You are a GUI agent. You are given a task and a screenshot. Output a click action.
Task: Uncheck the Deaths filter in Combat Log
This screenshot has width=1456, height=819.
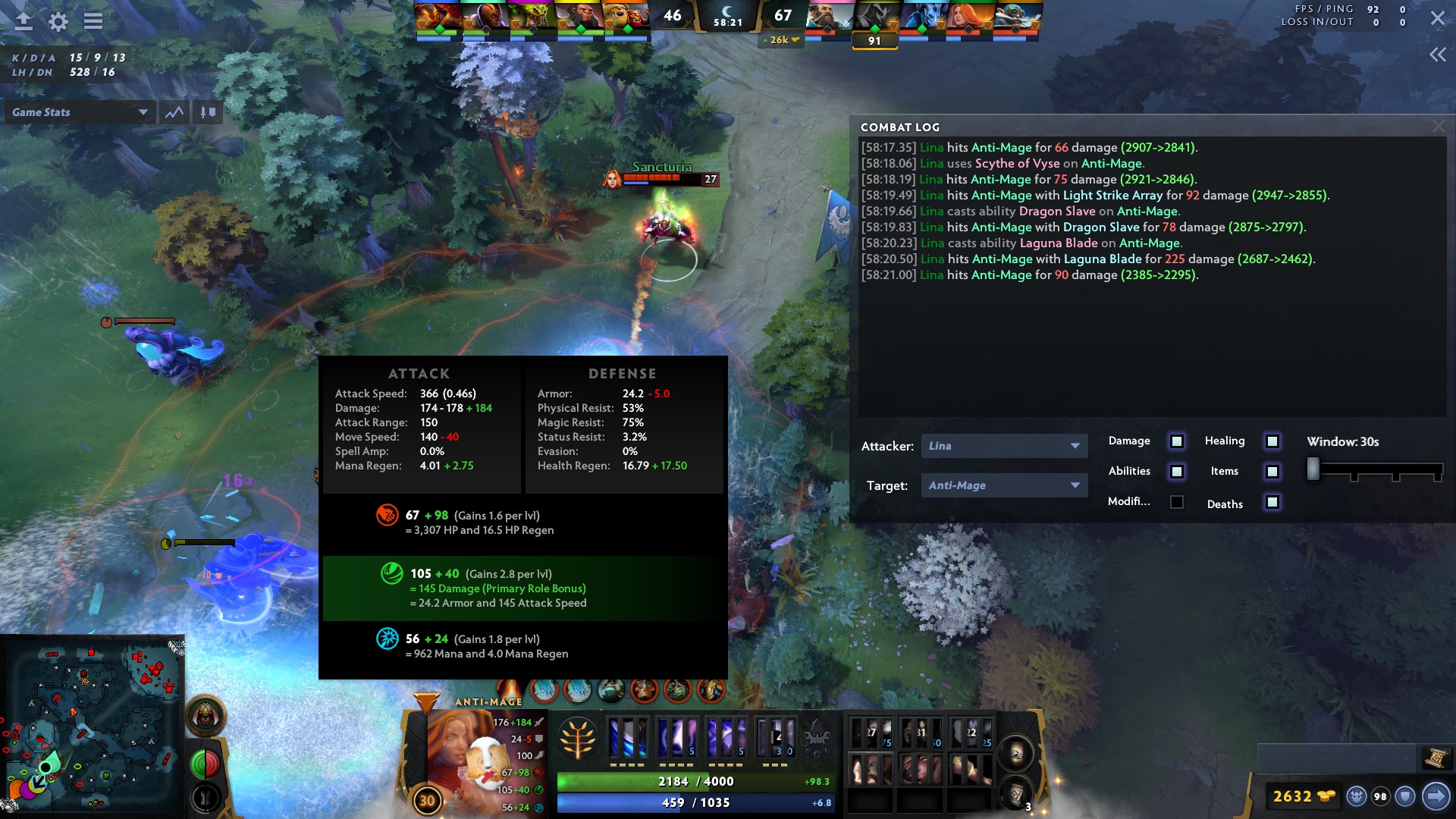pos(1271,503)
